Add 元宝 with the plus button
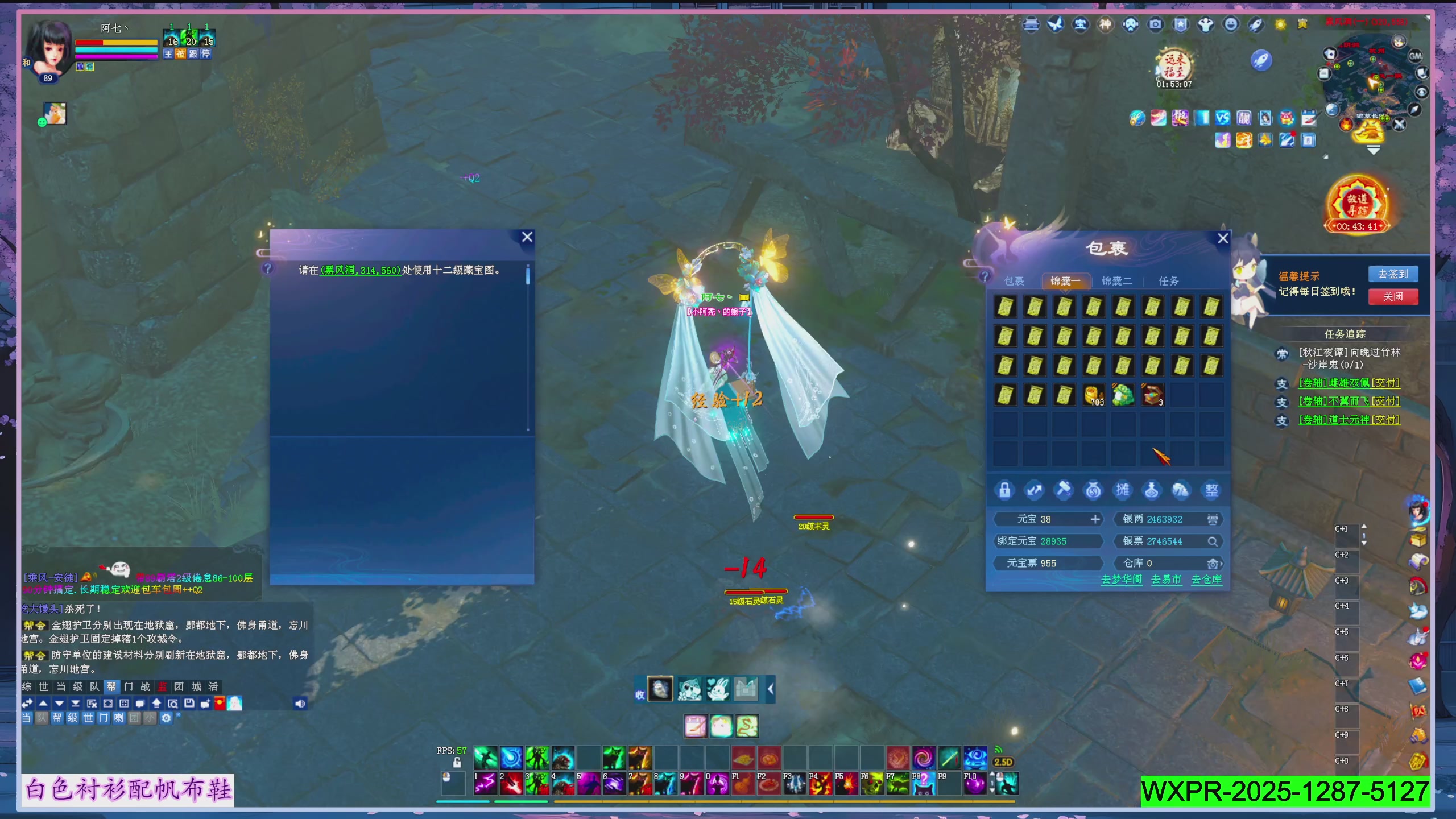1456x819 pixels. pos(1095,519)
